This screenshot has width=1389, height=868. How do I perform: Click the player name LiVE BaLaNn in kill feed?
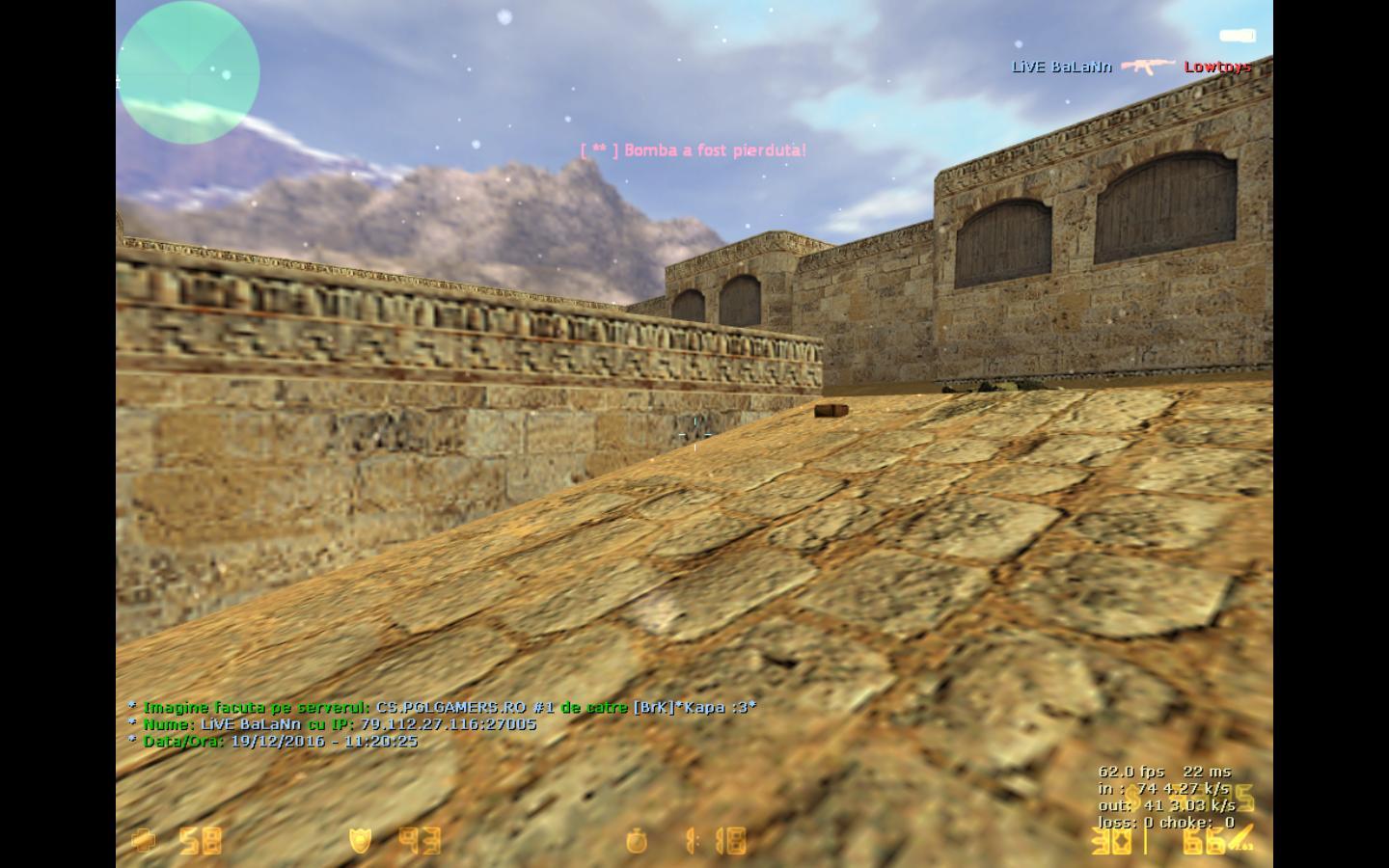[x=1061, y=67]
